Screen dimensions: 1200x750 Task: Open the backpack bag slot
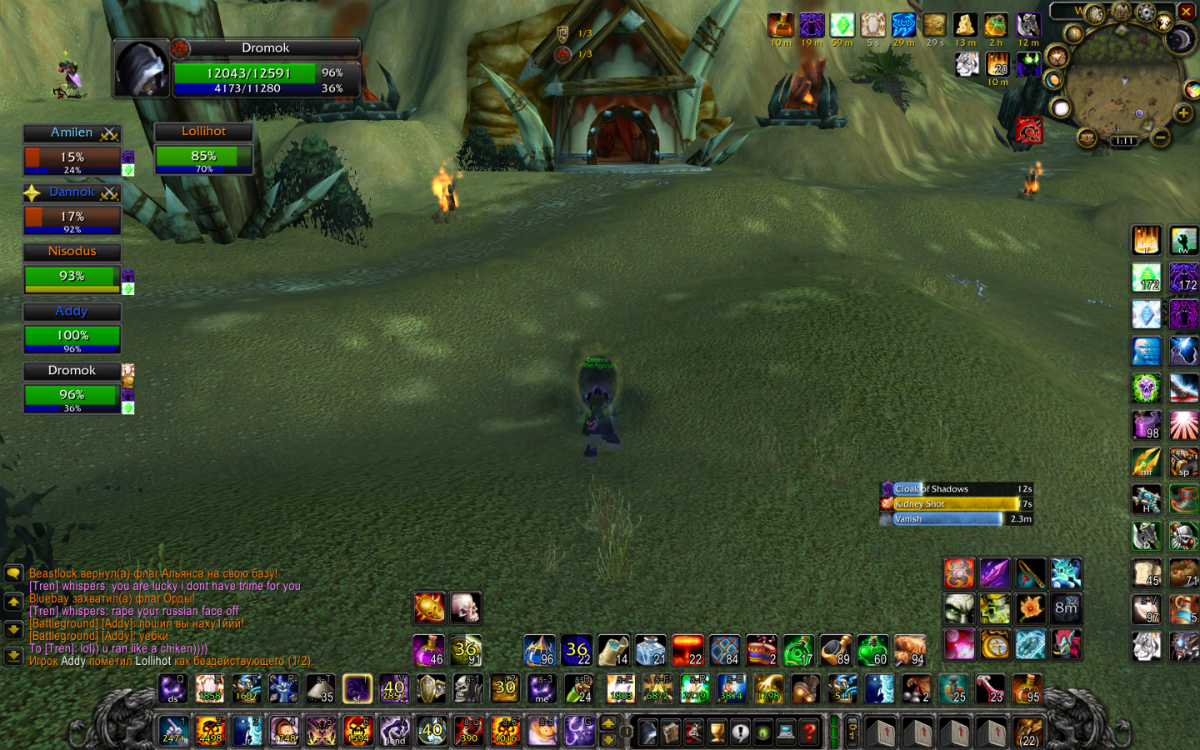click(1028, 730)
